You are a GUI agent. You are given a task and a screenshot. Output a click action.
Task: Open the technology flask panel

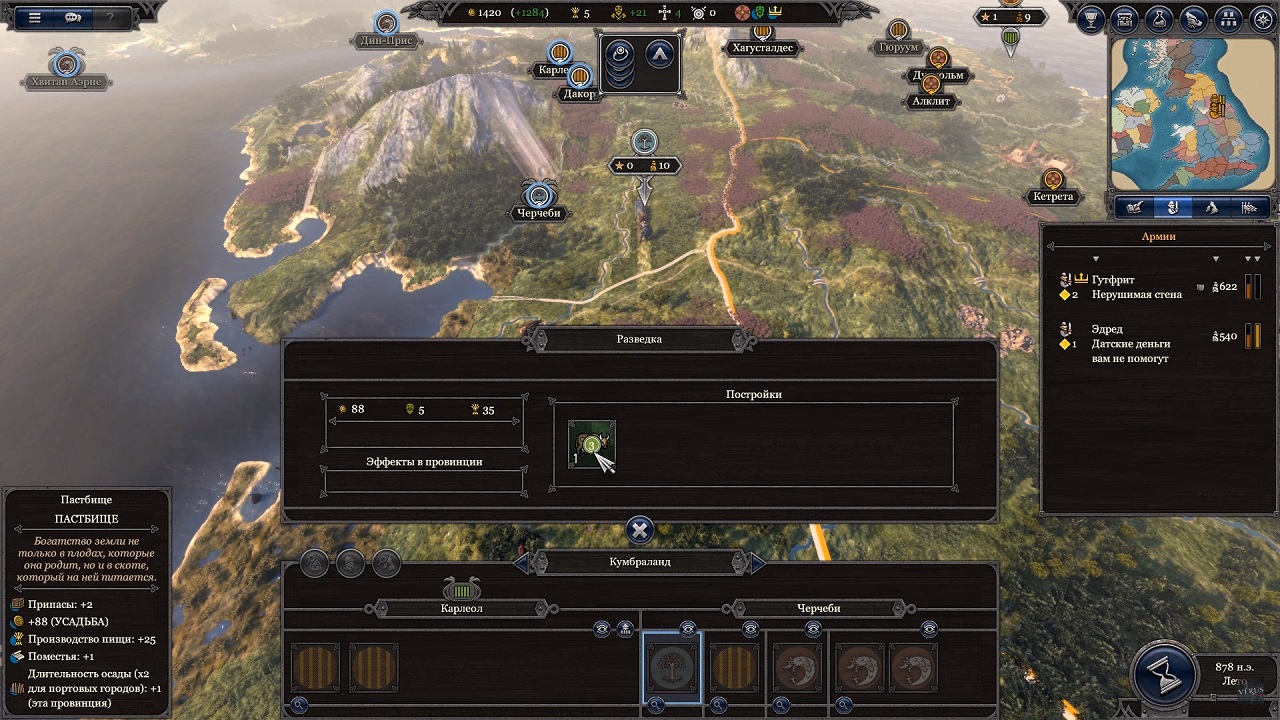tap(1159, 18)
